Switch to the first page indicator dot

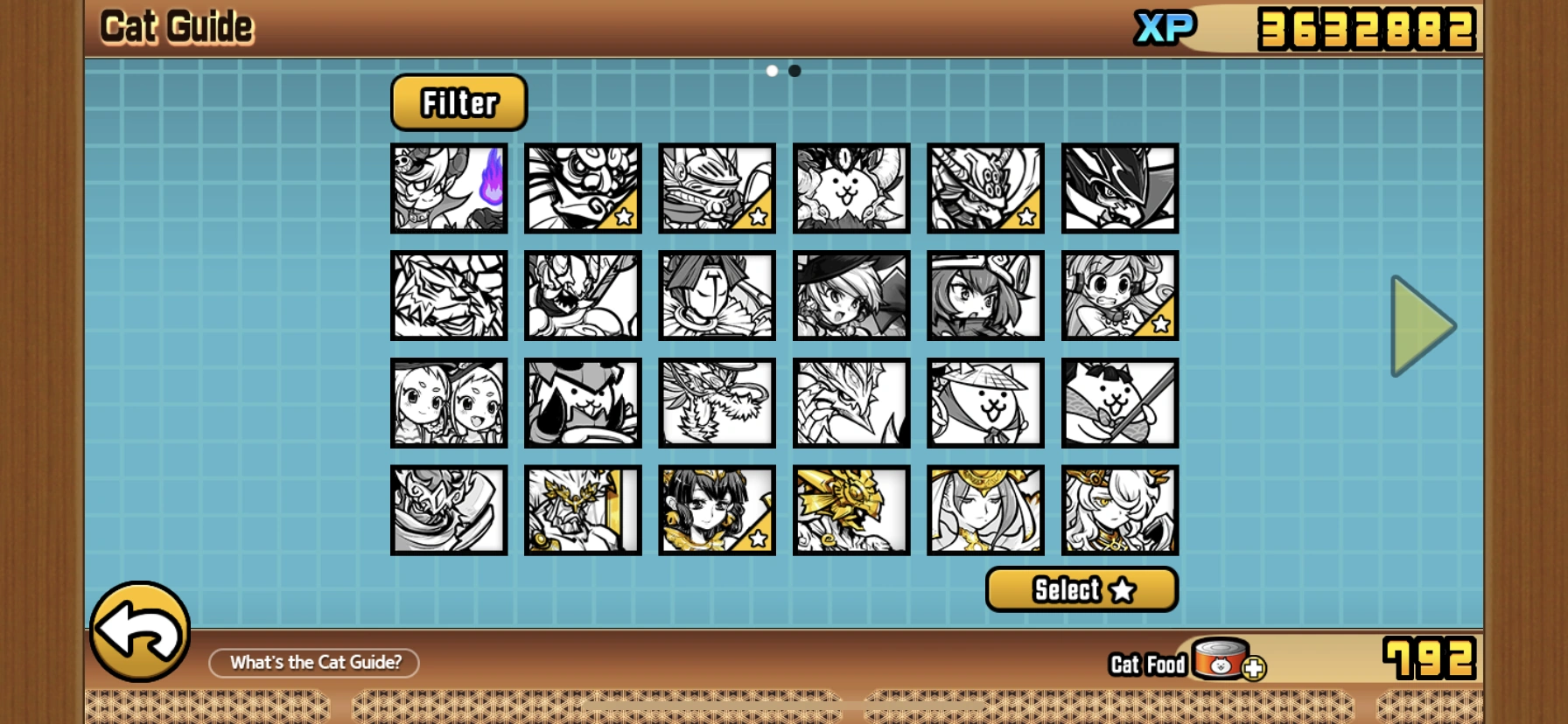771,71
